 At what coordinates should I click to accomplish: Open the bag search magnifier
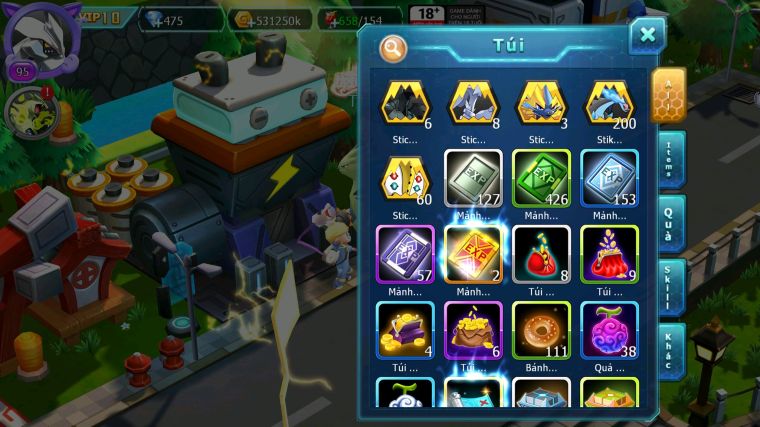coord(394,47)
